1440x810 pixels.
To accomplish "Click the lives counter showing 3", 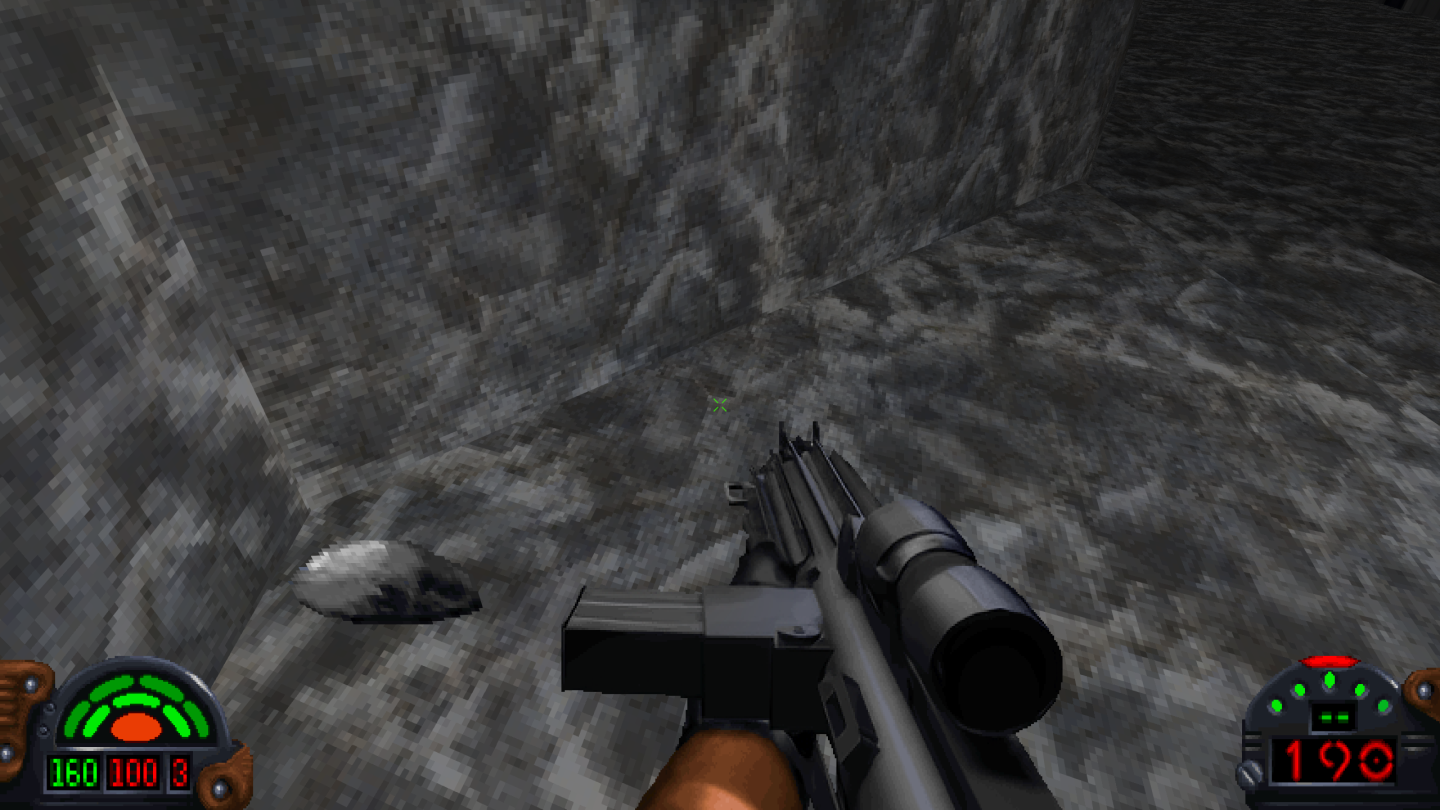I will 181,773.
